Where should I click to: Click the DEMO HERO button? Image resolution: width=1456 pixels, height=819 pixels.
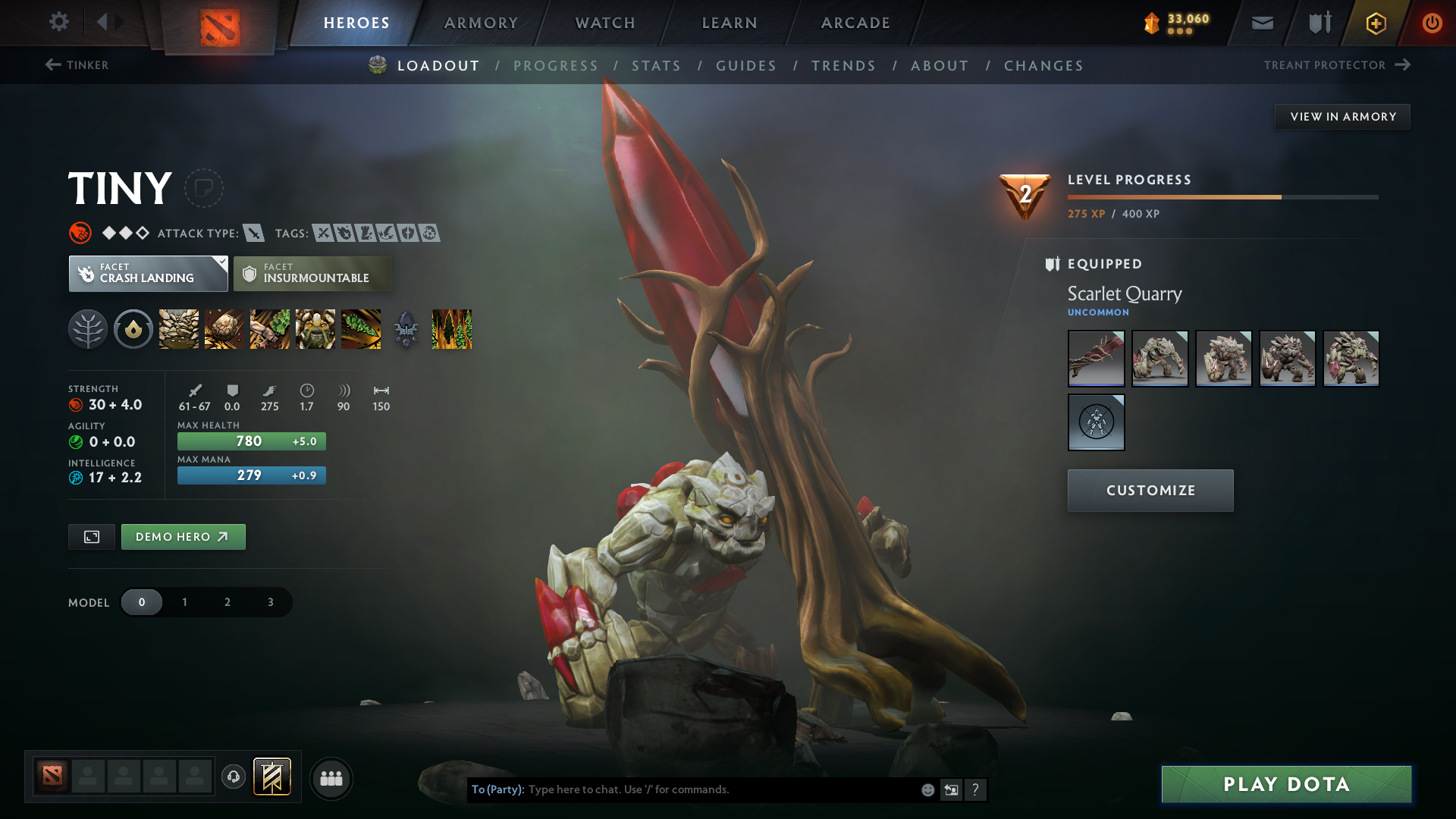click(183, 536)
